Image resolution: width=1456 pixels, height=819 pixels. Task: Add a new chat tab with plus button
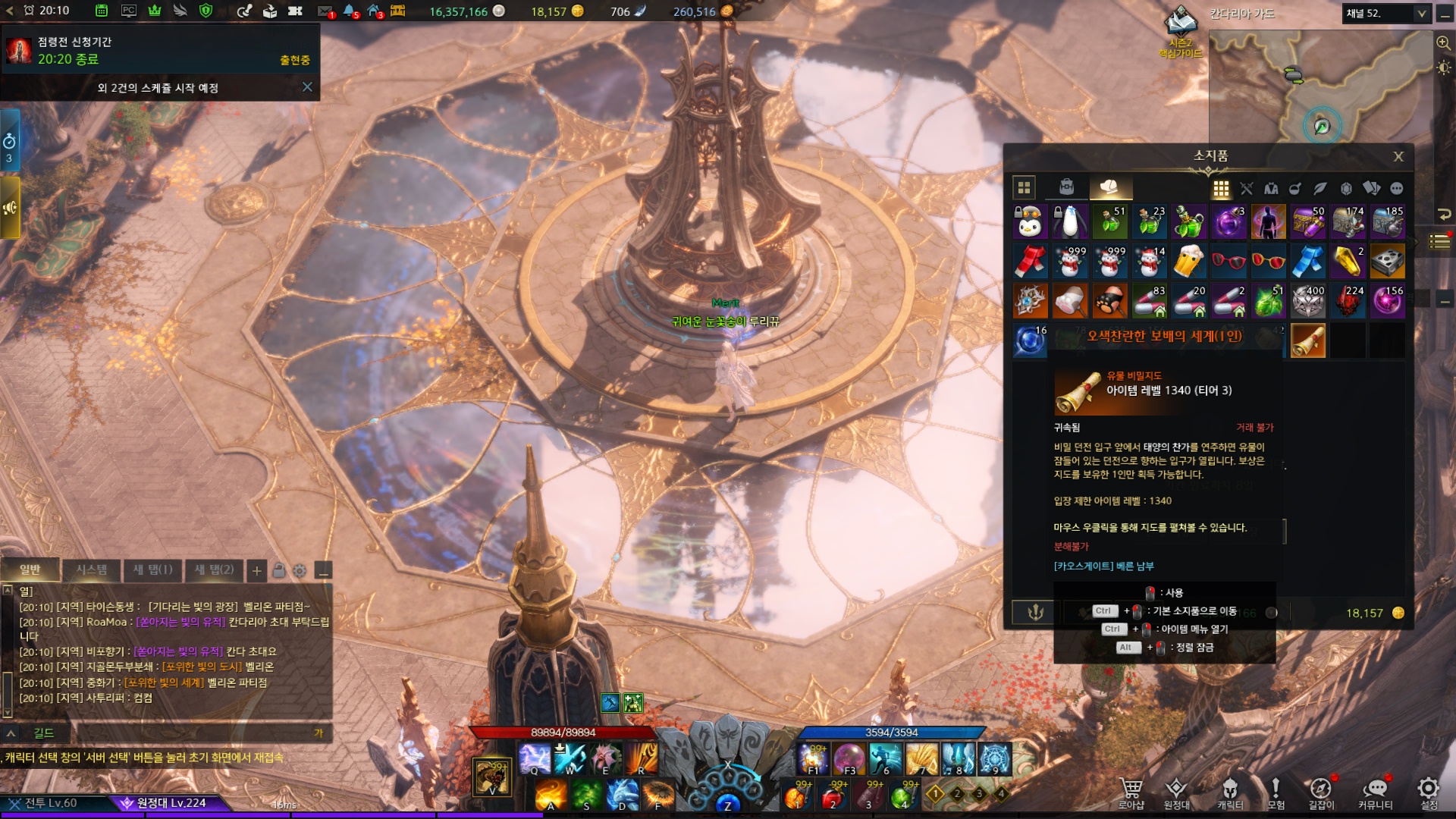coord(257,570)
